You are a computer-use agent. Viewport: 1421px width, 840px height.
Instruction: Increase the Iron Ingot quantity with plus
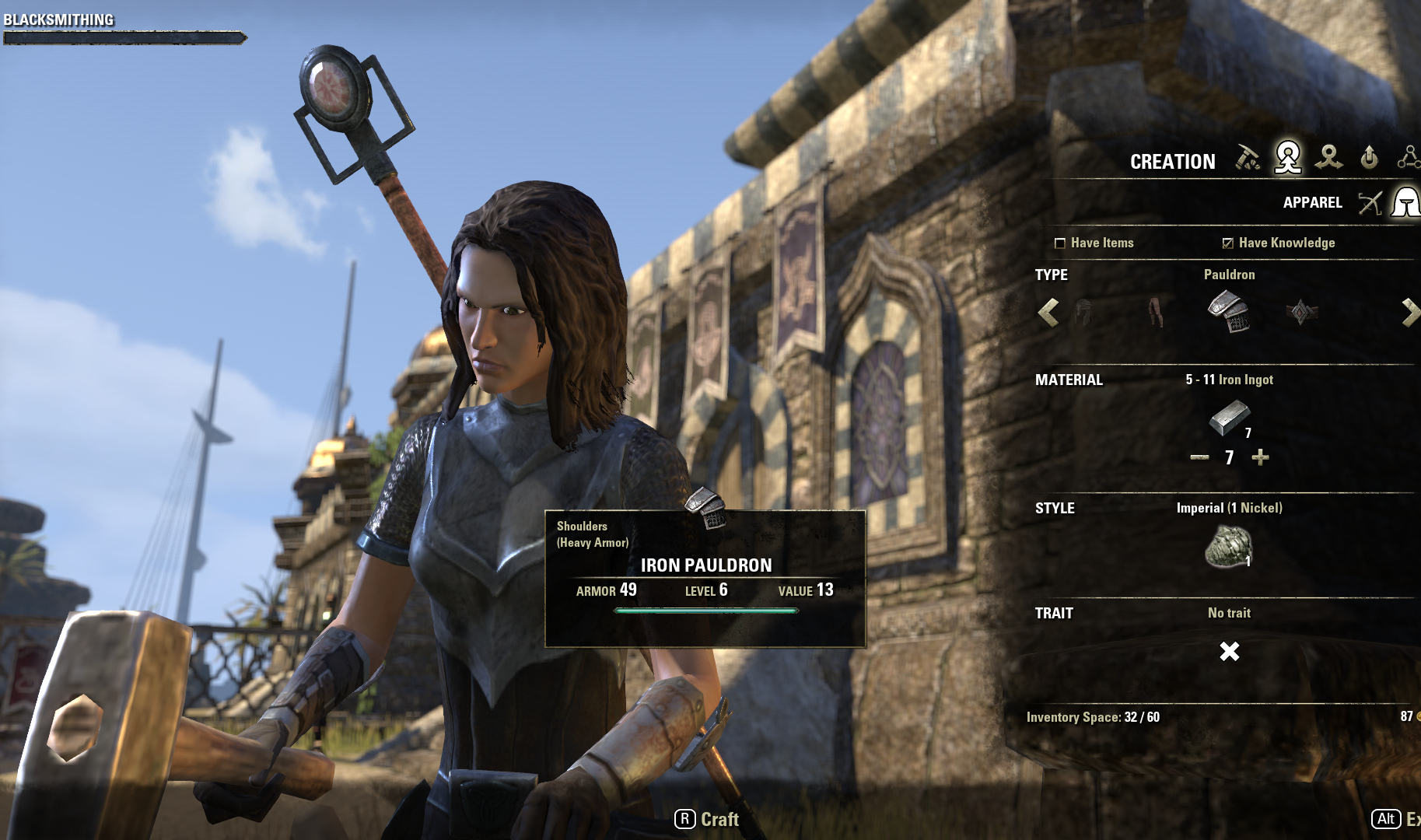[1260, 457]
